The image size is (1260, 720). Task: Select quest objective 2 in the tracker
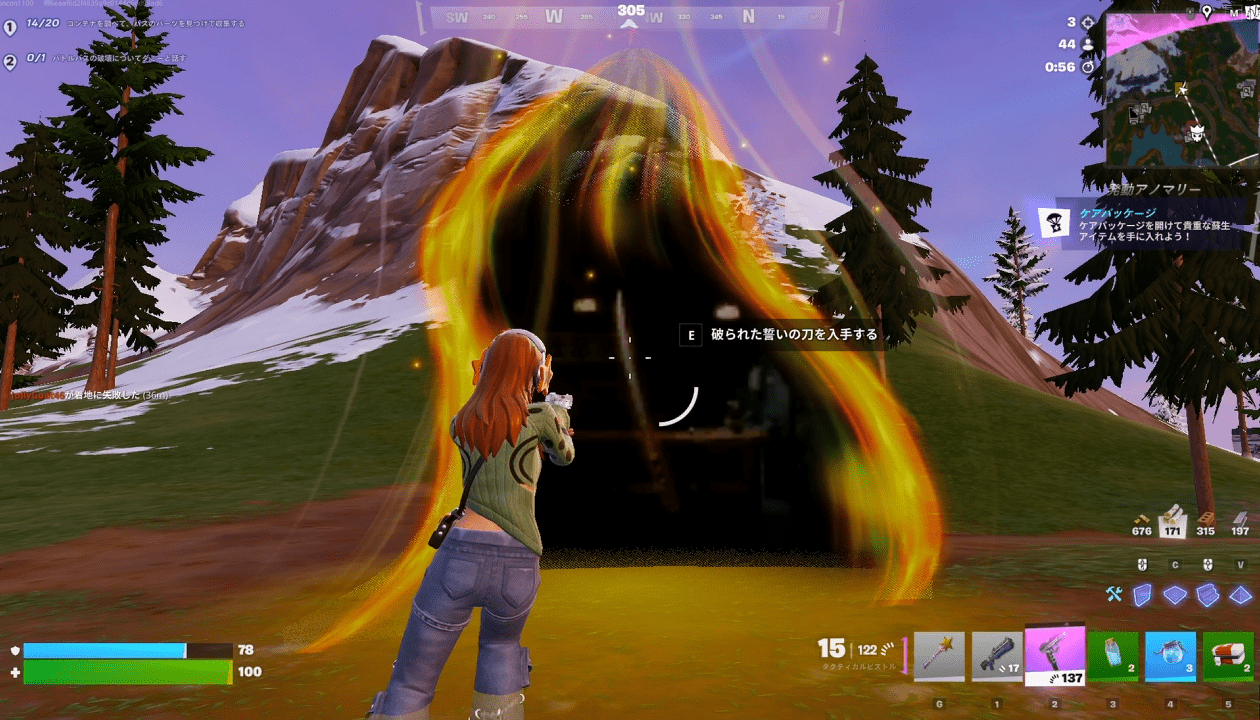tap(11, 61)
